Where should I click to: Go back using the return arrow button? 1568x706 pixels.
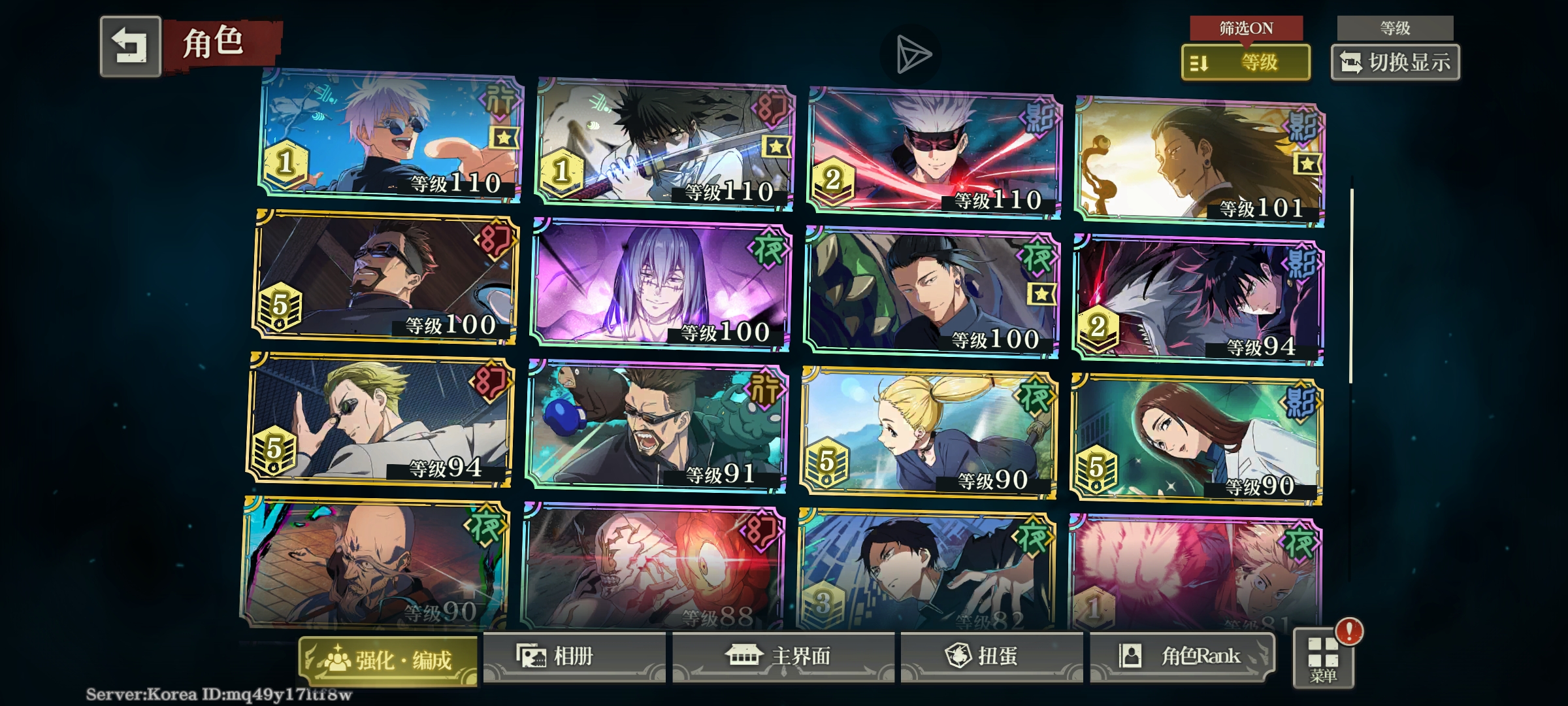tap(131, 47)
